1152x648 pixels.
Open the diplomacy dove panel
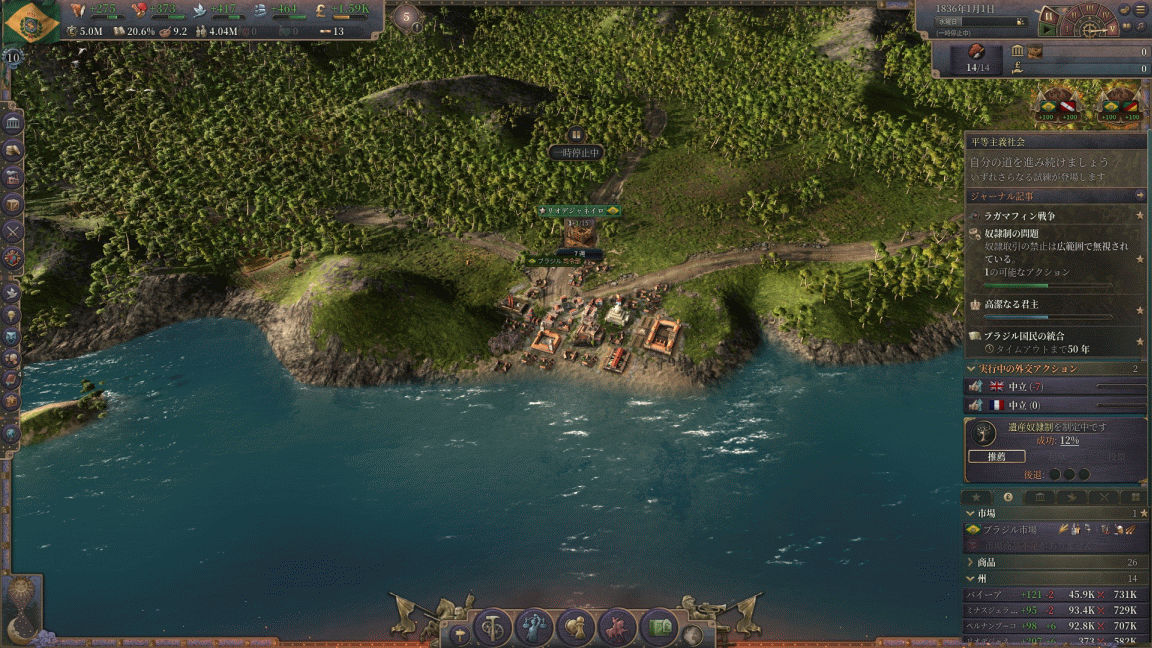pos(13,293)
